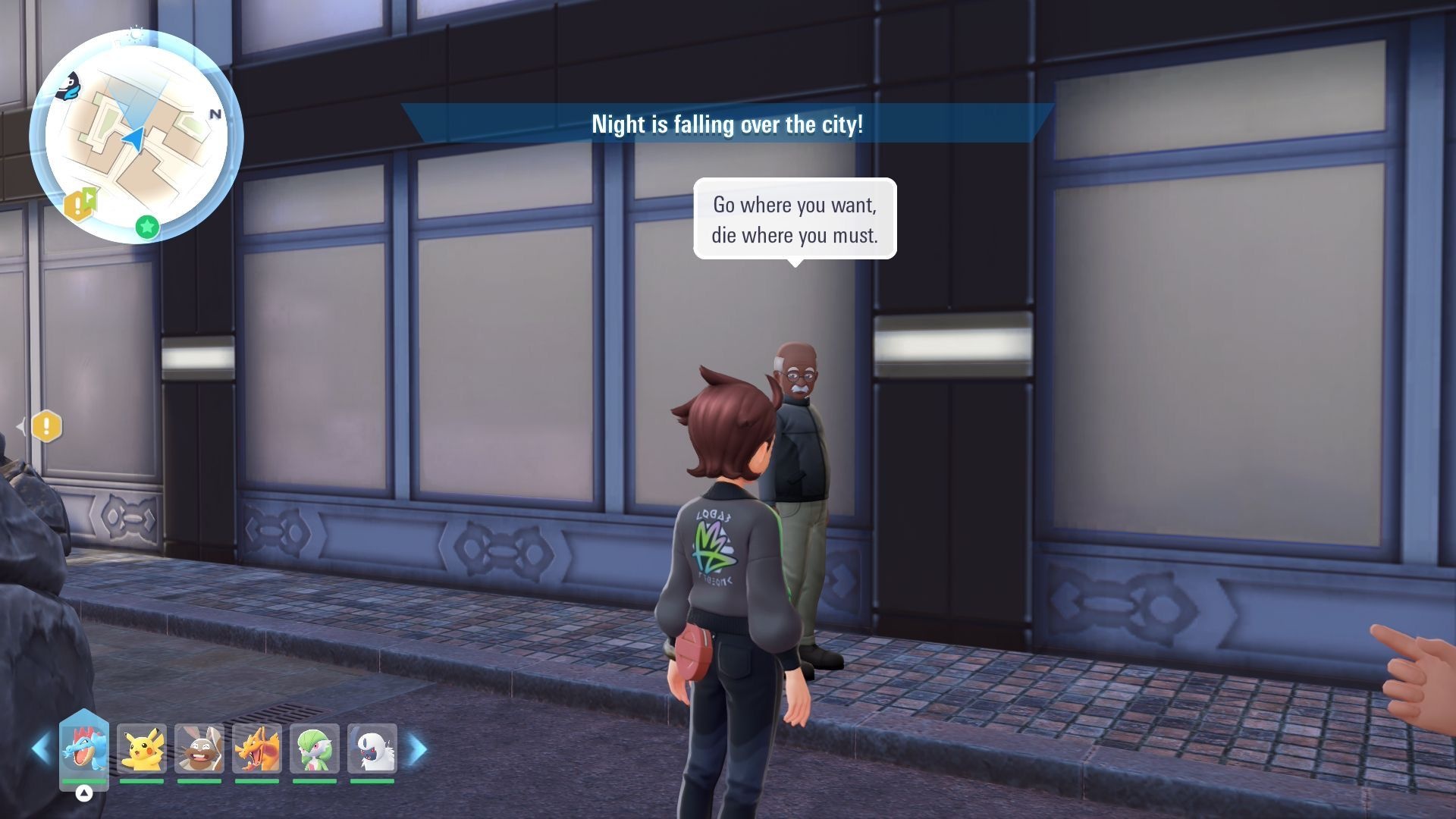Select the green star marker on minimap

pyautogui.click(x=147, y=226)
